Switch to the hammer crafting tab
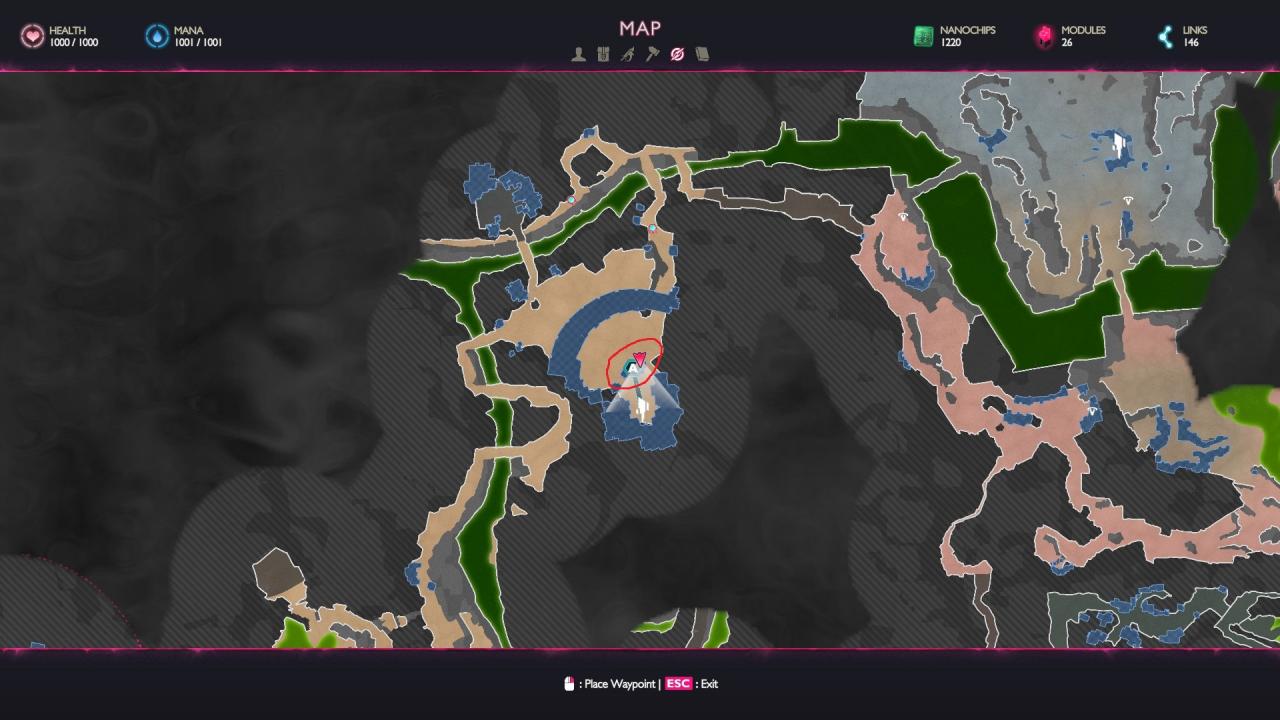The width and height of the screenshot is (1280, 720). (x=652, y=54)
